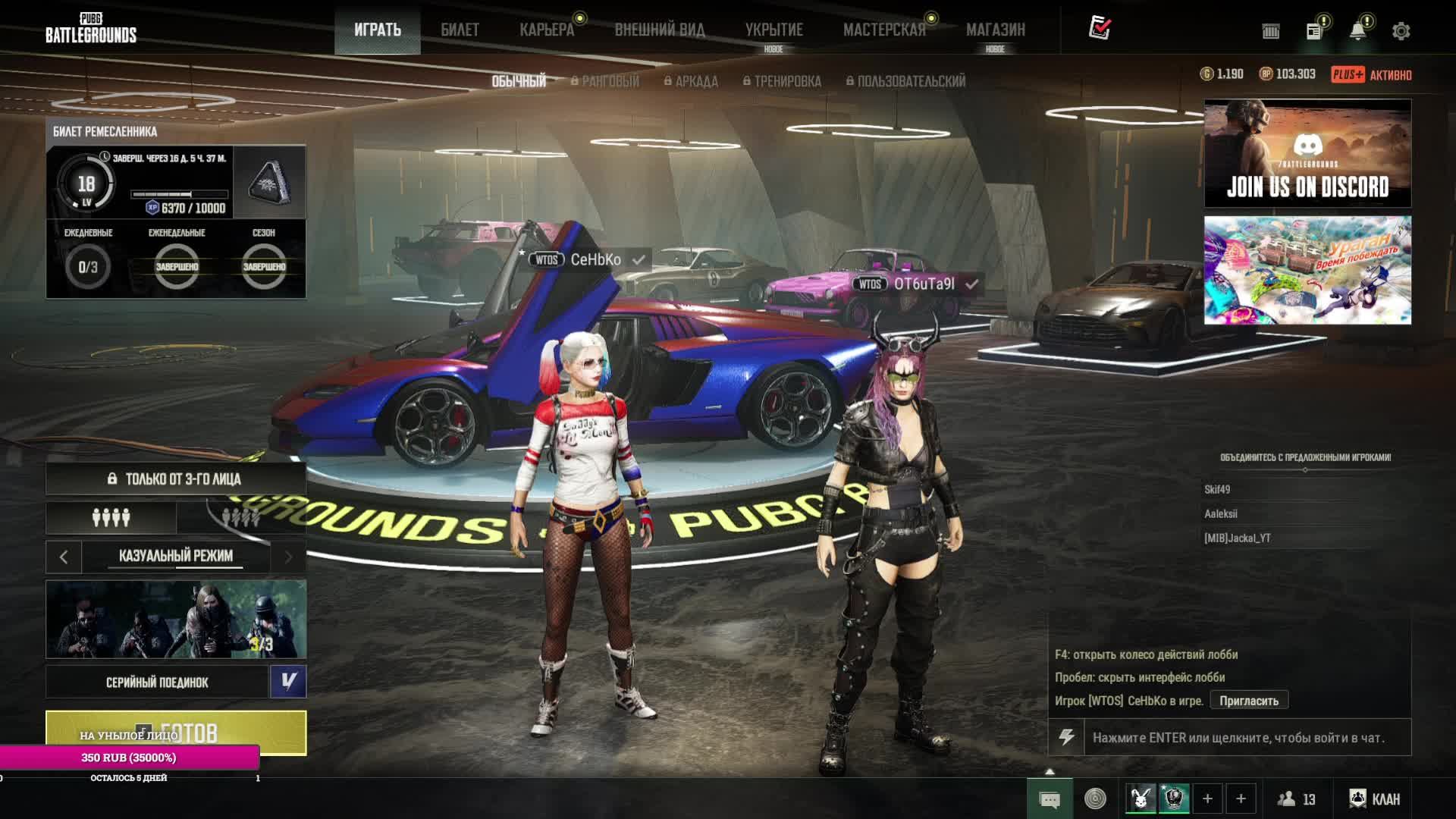
Task: Open the Магазин tab
Action: pyautogui.click(x=995, y=30)
